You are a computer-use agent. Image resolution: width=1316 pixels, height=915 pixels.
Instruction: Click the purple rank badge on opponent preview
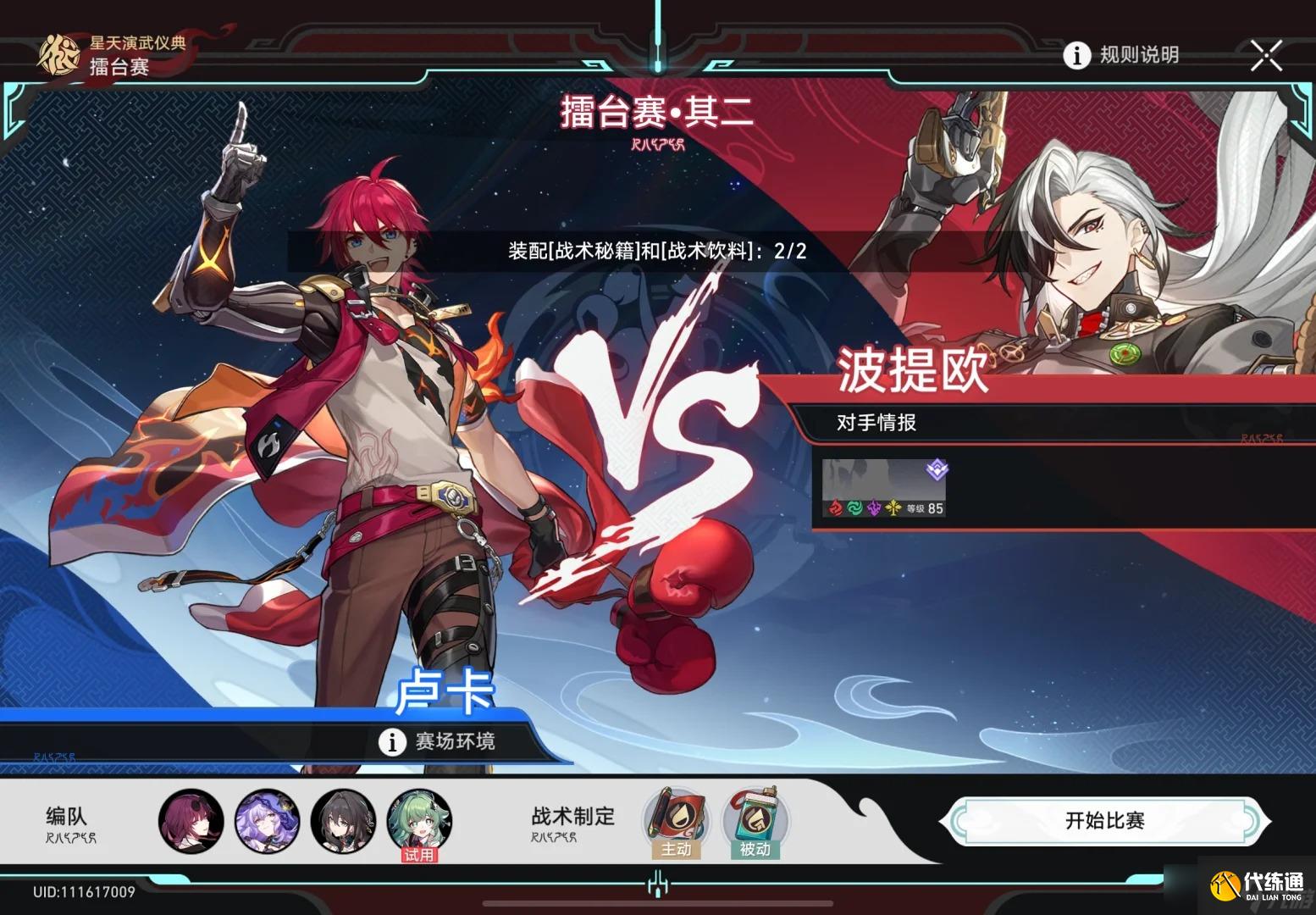pos(936,470)
